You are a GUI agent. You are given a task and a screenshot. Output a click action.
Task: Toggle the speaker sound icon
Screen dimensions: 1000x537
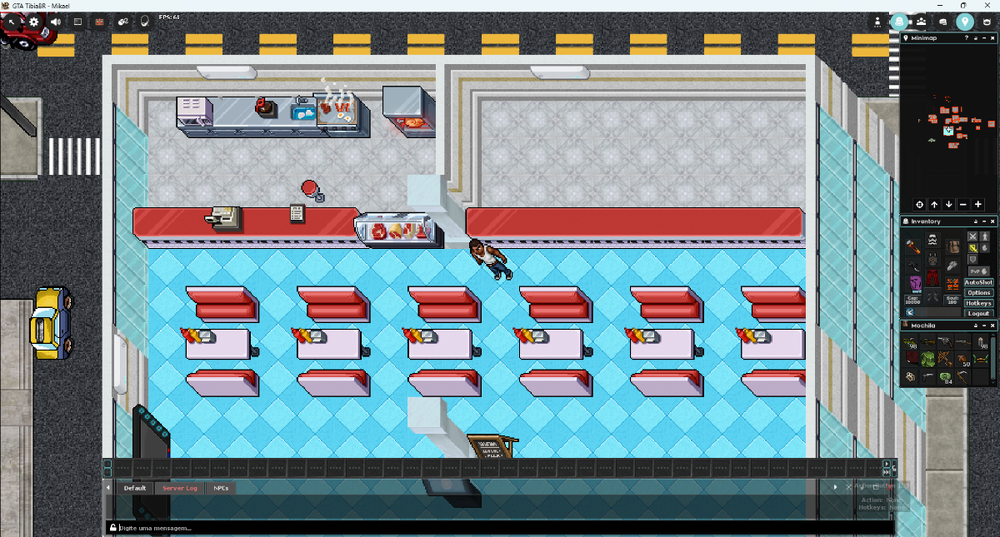pos(55,21)
